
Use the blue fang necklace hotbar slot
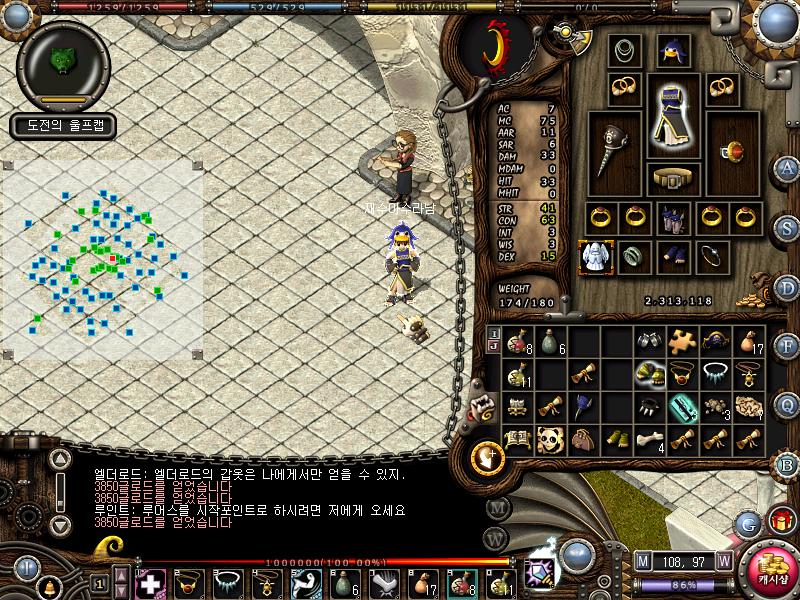pos(226,582)
